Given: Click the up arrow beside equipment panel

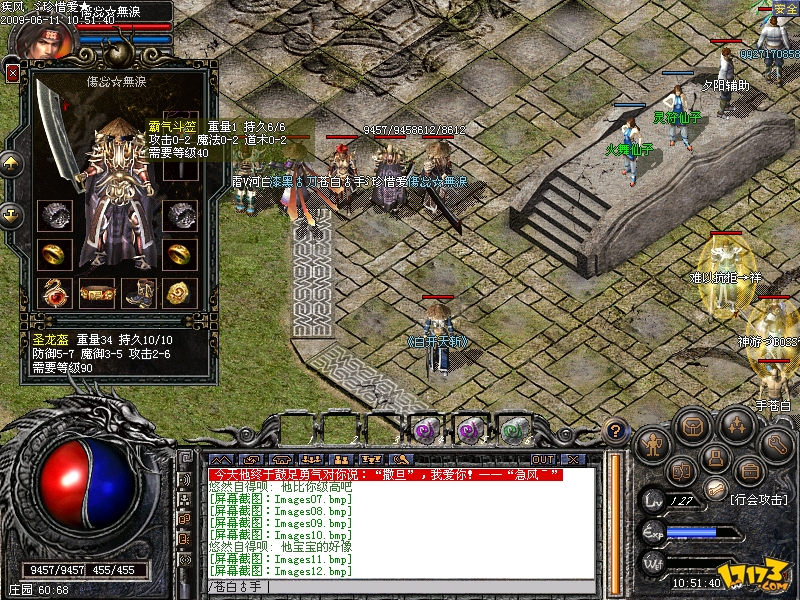Looking at the screenshot, I should click(x=12, y=163).
